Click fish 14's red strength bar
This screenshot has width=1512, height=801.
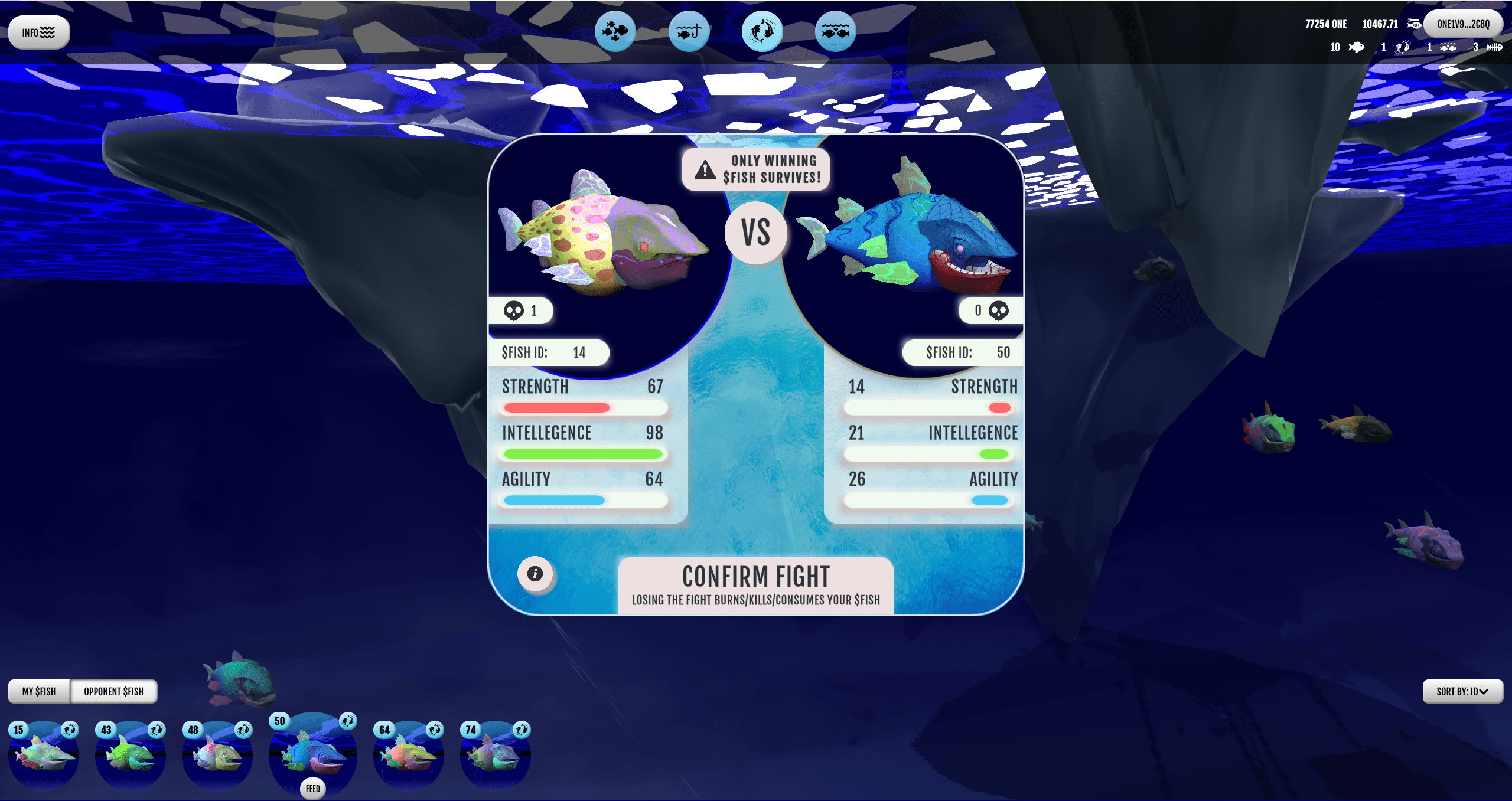point(555,407)
